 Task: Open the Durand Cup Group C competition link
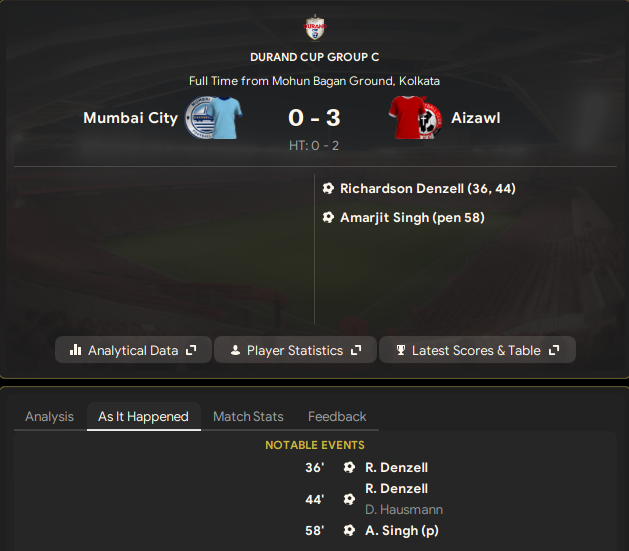pos(314,57)
